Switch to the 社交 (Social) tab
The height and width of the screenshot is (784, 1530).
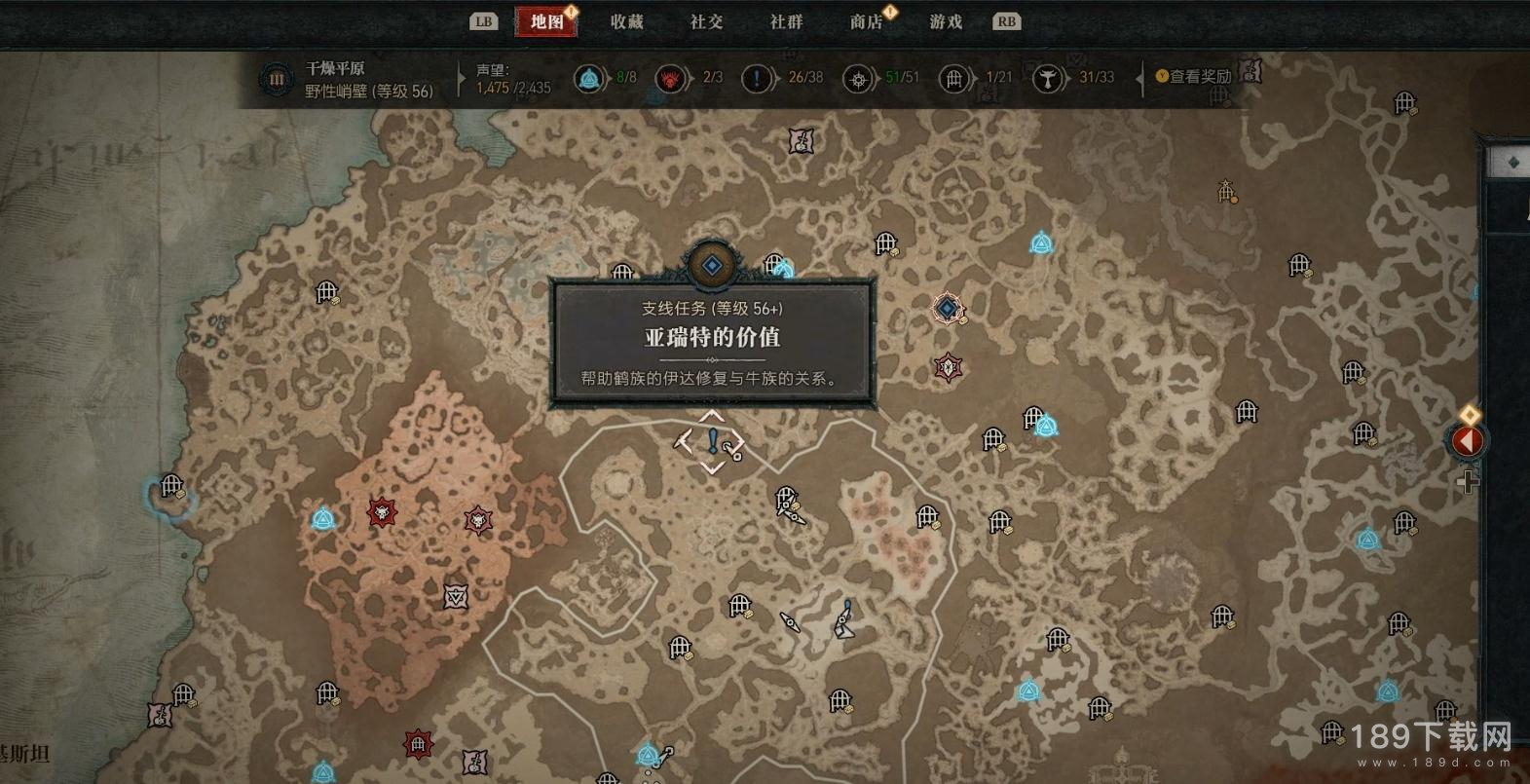pos(706,21)
